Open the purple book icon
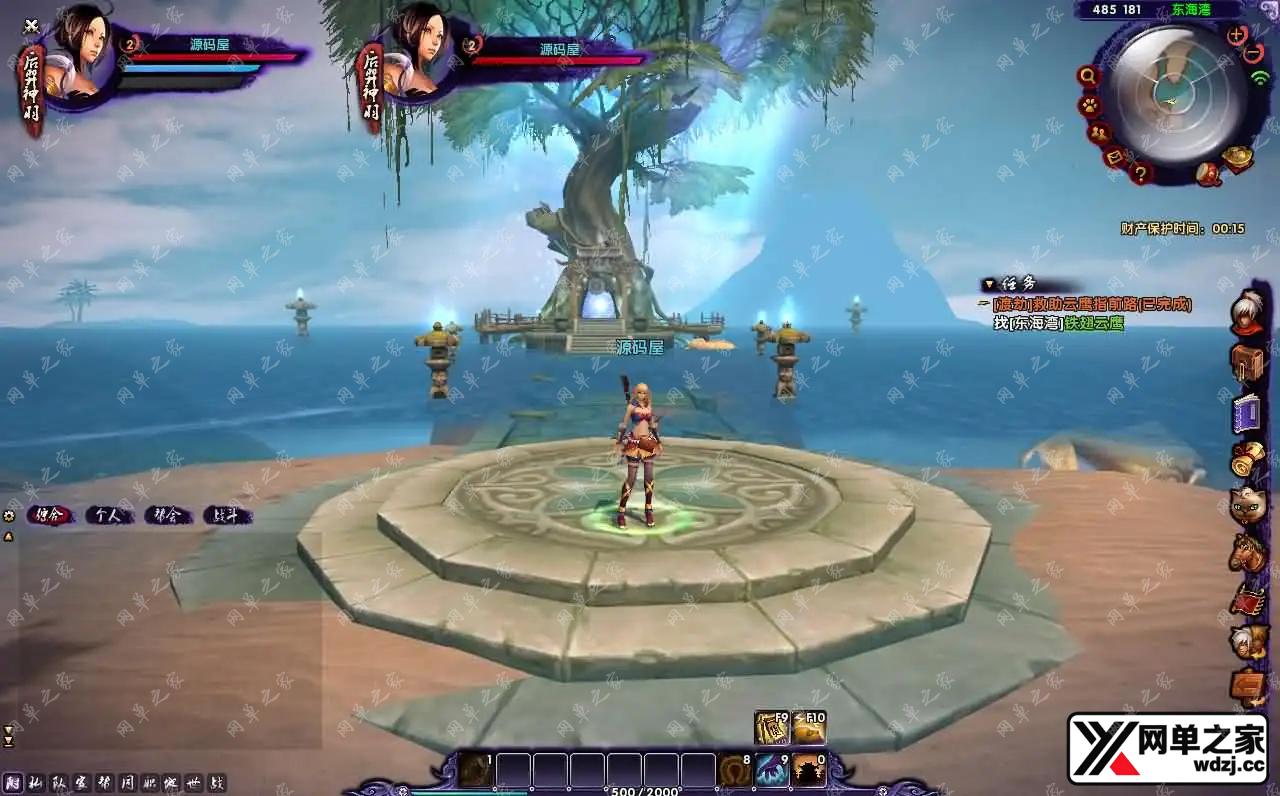This screenshot has width=1280, height=796. point(1247,412)
